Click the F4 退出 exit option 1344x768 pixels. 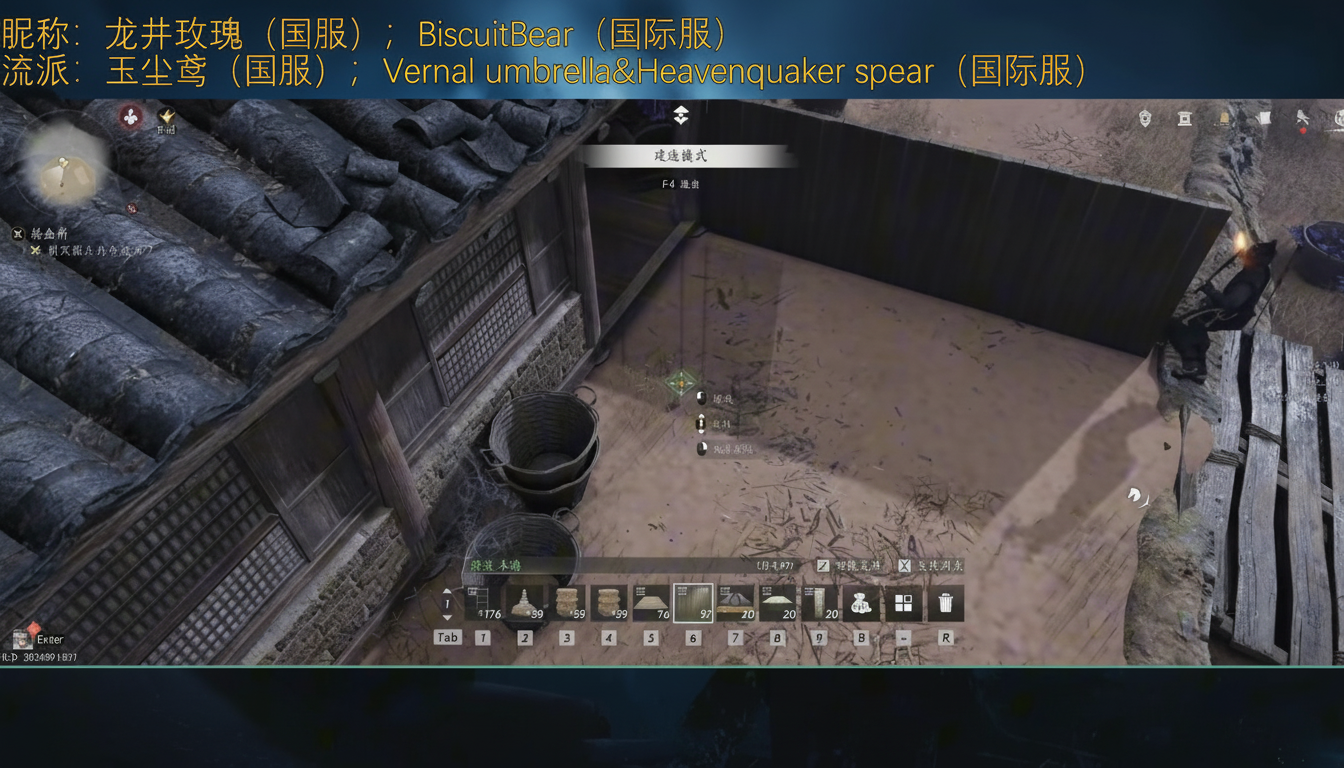point(680,184)
